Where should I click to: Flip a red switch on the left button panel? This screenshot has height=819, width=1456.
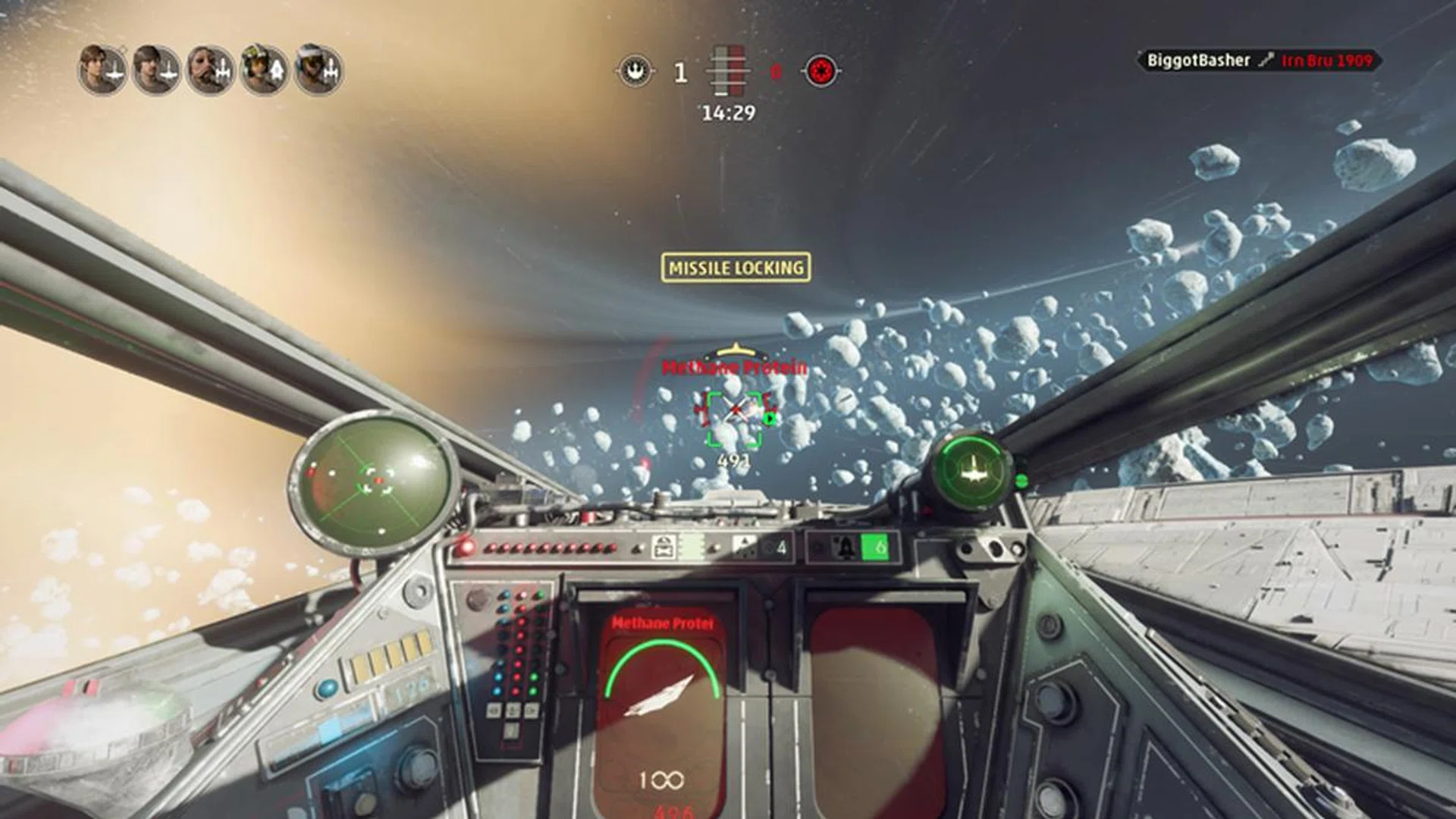(x=519, y=675)
